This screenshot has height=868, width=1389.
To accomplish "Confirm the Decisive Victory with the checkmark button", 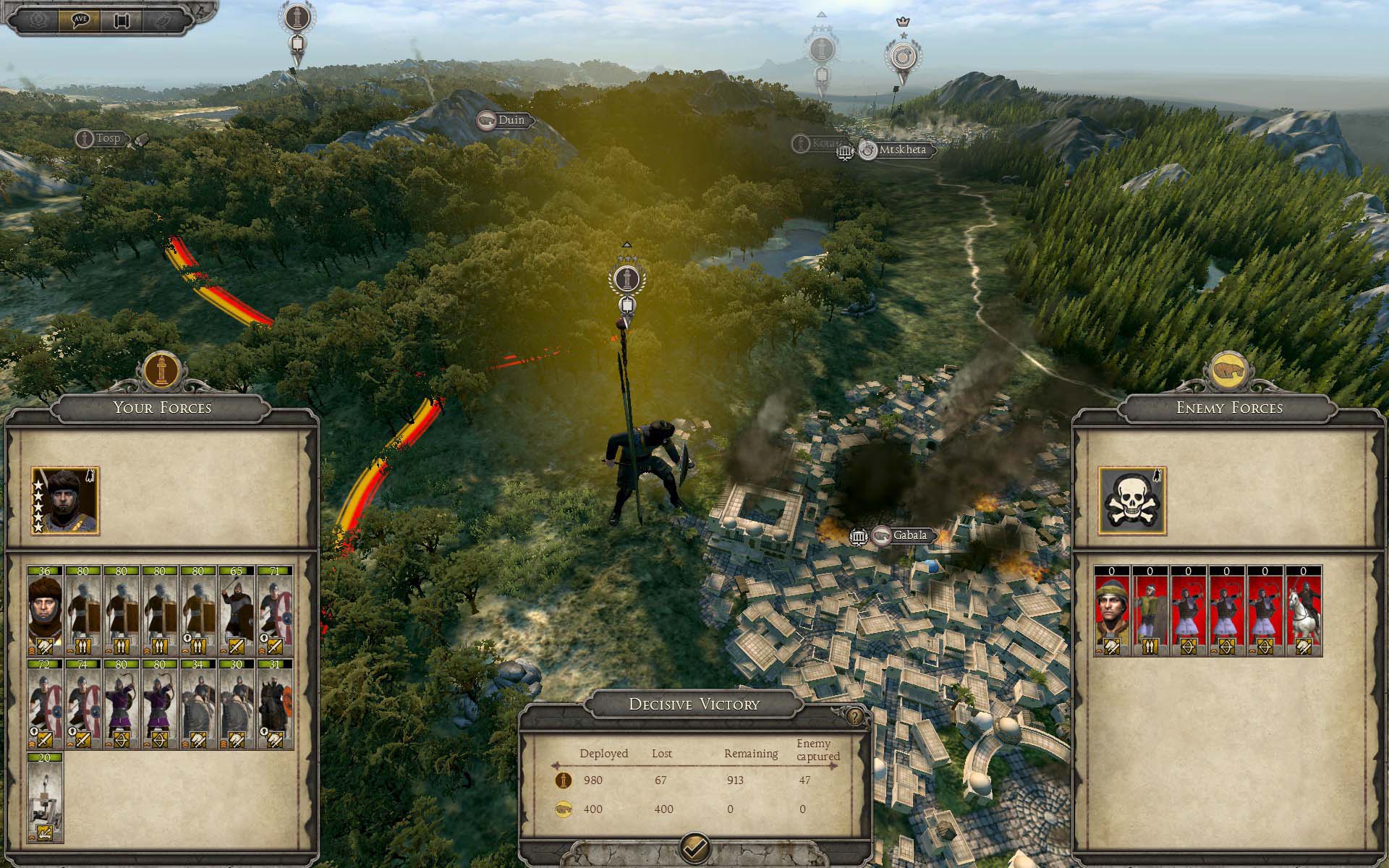I will click(x=695, y=846).
